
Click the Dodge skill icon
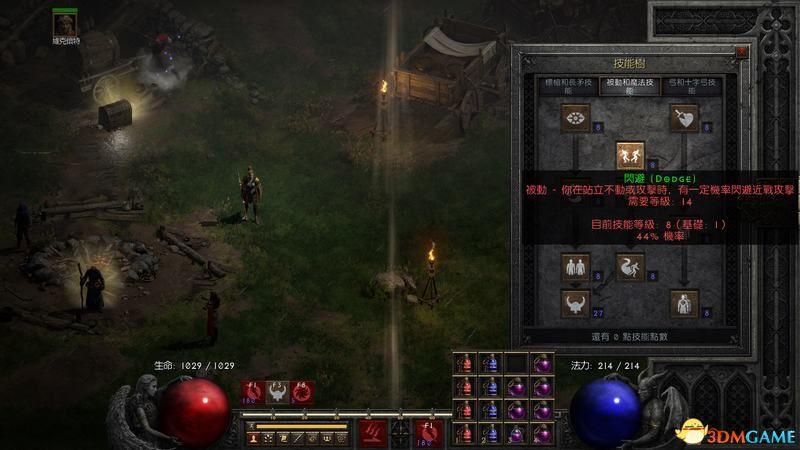tap(630, 155)
